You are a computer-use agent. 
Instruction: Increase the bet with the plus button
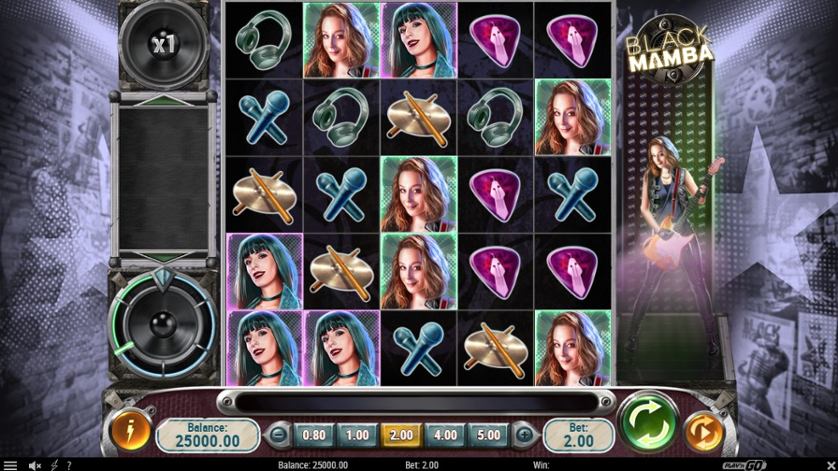523,435
